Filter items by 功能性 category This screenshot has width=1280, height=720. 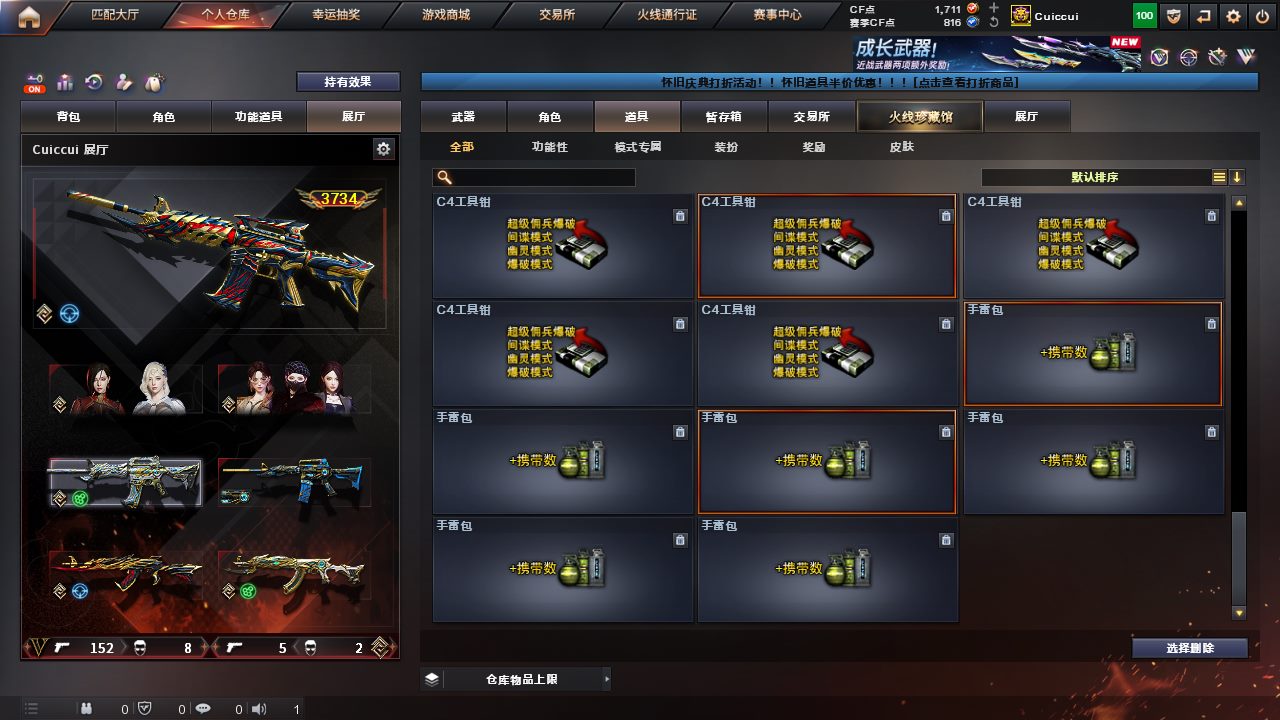(x=549, y=147)
